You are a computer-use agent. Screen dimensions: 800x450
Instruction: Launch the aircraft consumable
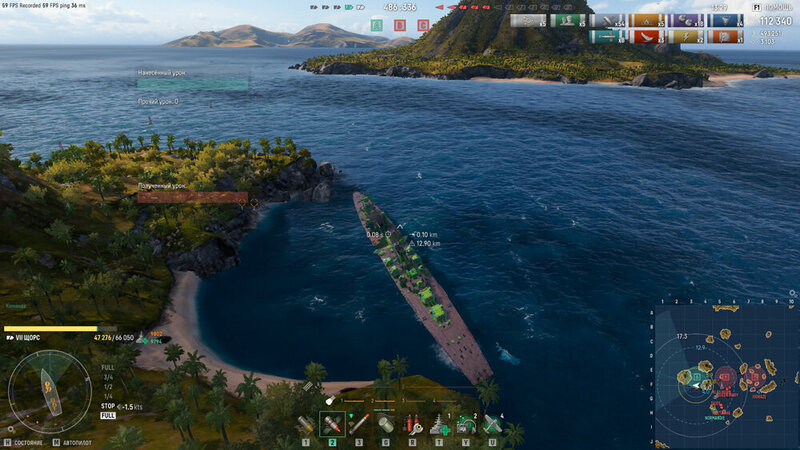tap(492, 424)
